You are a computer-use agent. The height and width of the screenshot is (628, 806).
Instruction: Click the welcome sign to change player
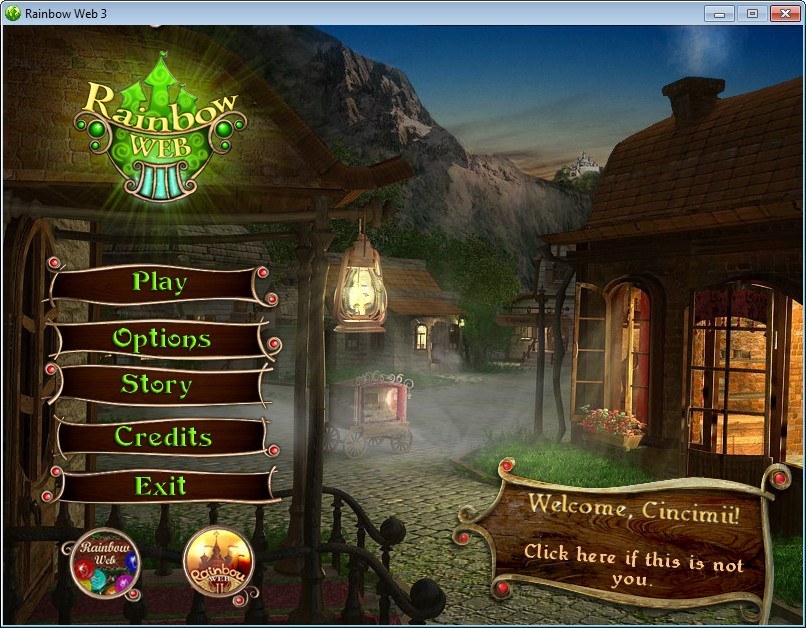pyautogui.click(x=633, y=540)
